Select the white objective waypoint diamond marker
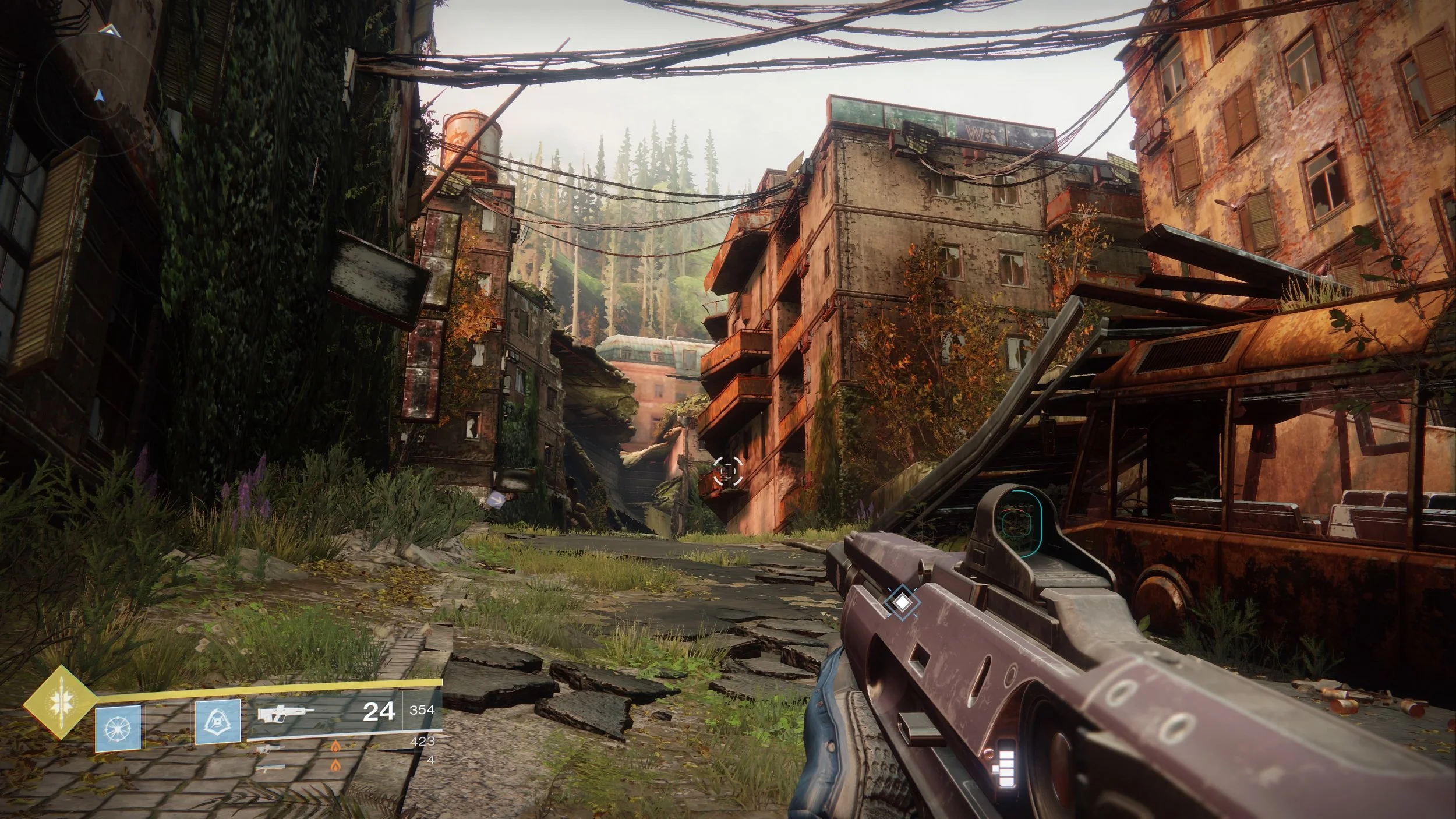Viewport: 1456px width, 819px height. [902, 602]
